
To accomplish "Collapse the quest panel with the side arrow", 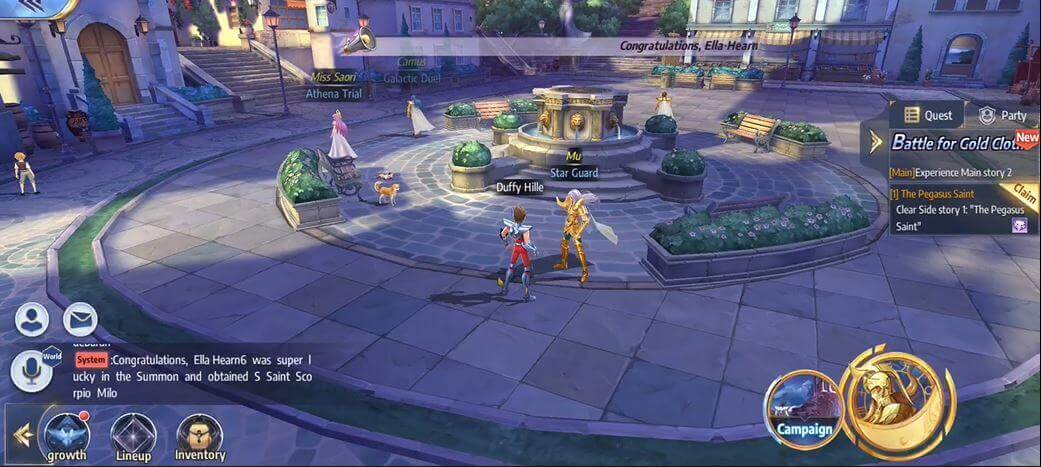I will pos(876,142).
